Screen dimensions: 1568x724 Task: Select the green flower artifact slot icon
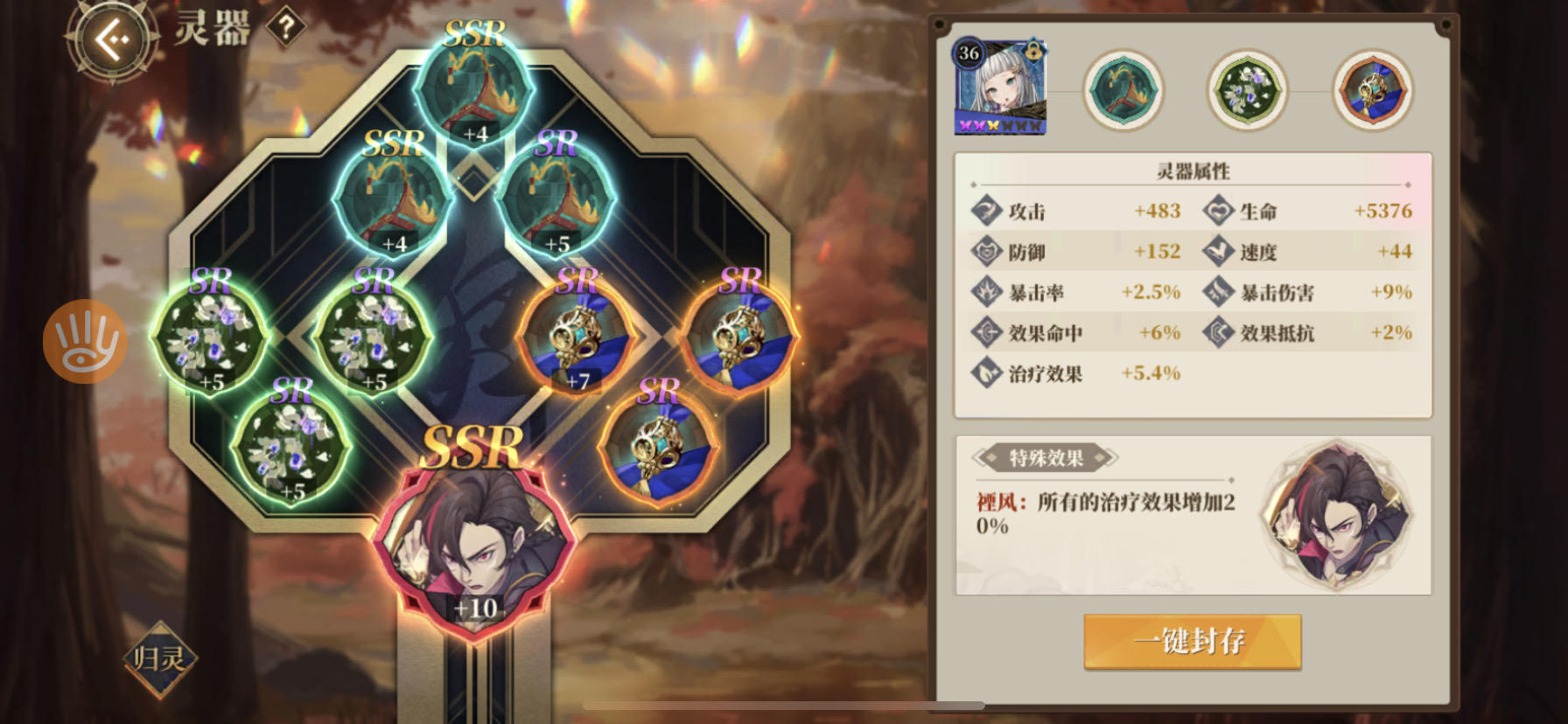(x=1249, y=88)
